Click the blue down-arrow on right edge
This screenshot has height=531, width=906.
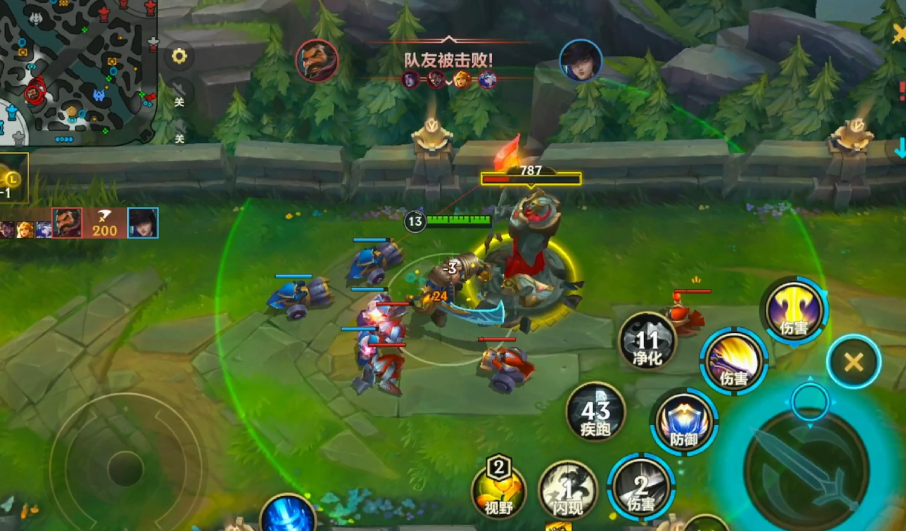[x=898, y=149]
